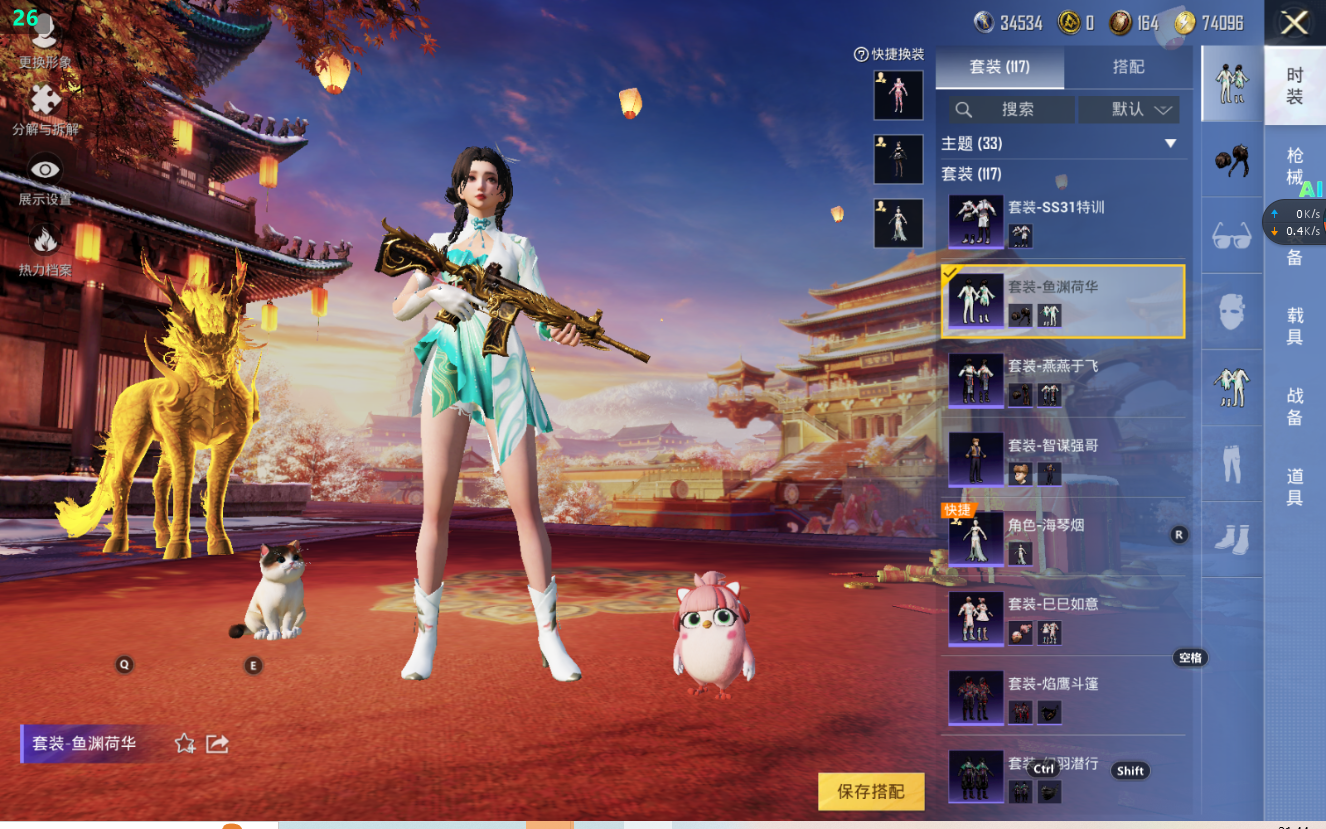This screenshot has height=829, width=1326.
Task: Open the 枪械 category tab
Action: (x=1294, y=166)
